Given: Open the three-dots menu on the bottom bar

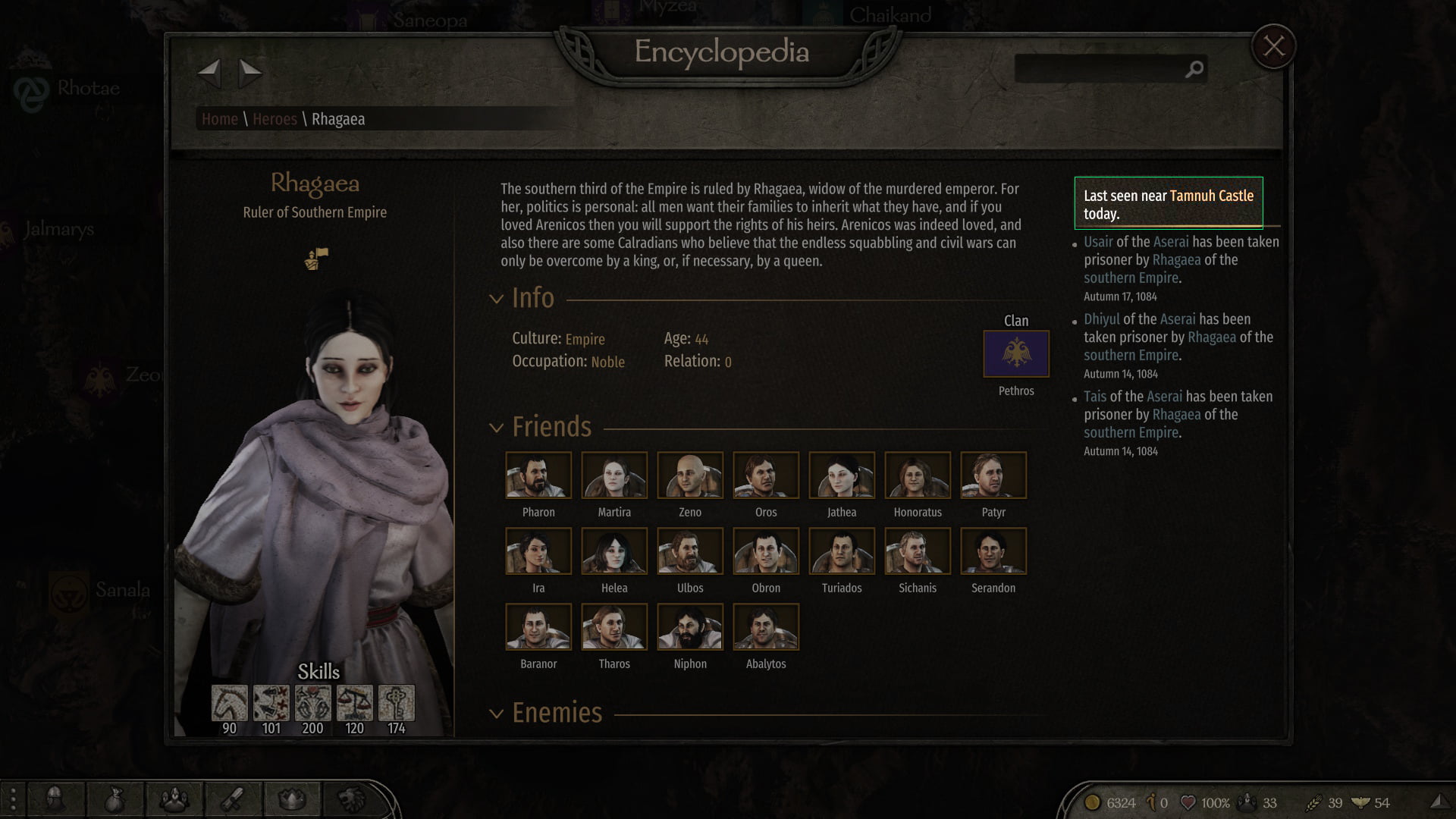Looking at the screenshot, I should click(x=13, y=800).
